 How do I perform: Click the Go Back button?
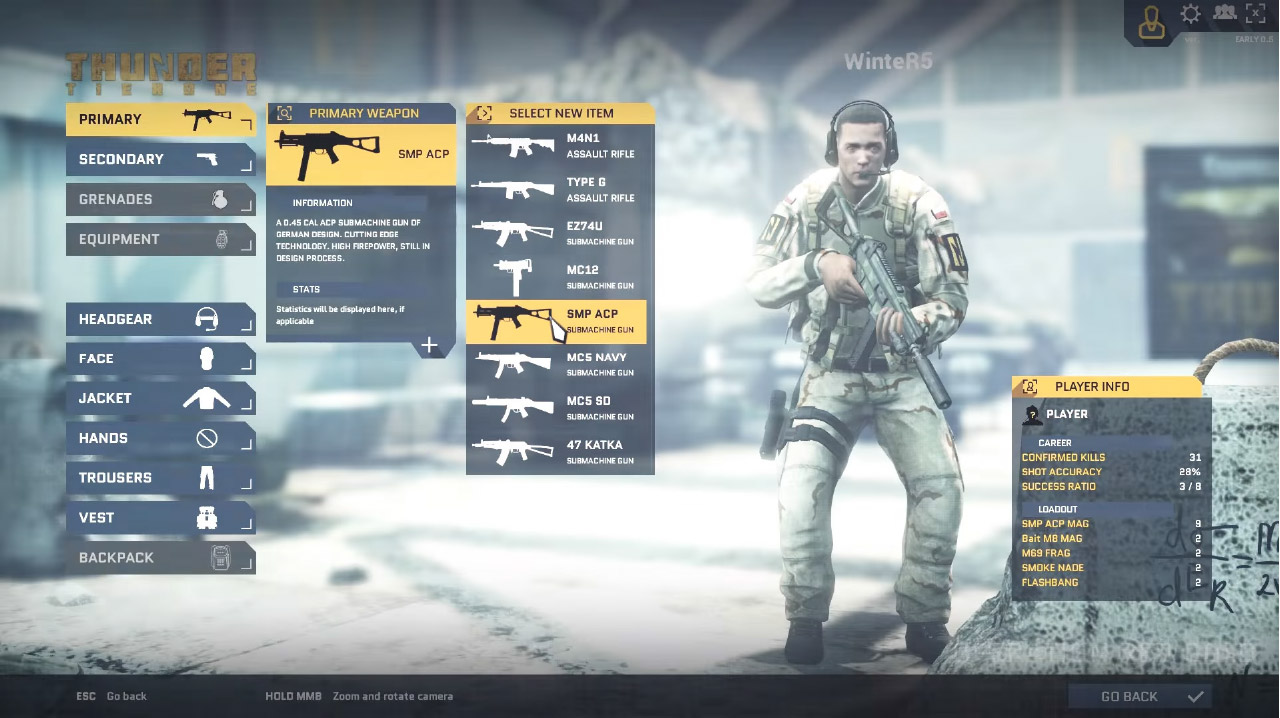(1140, 697)
